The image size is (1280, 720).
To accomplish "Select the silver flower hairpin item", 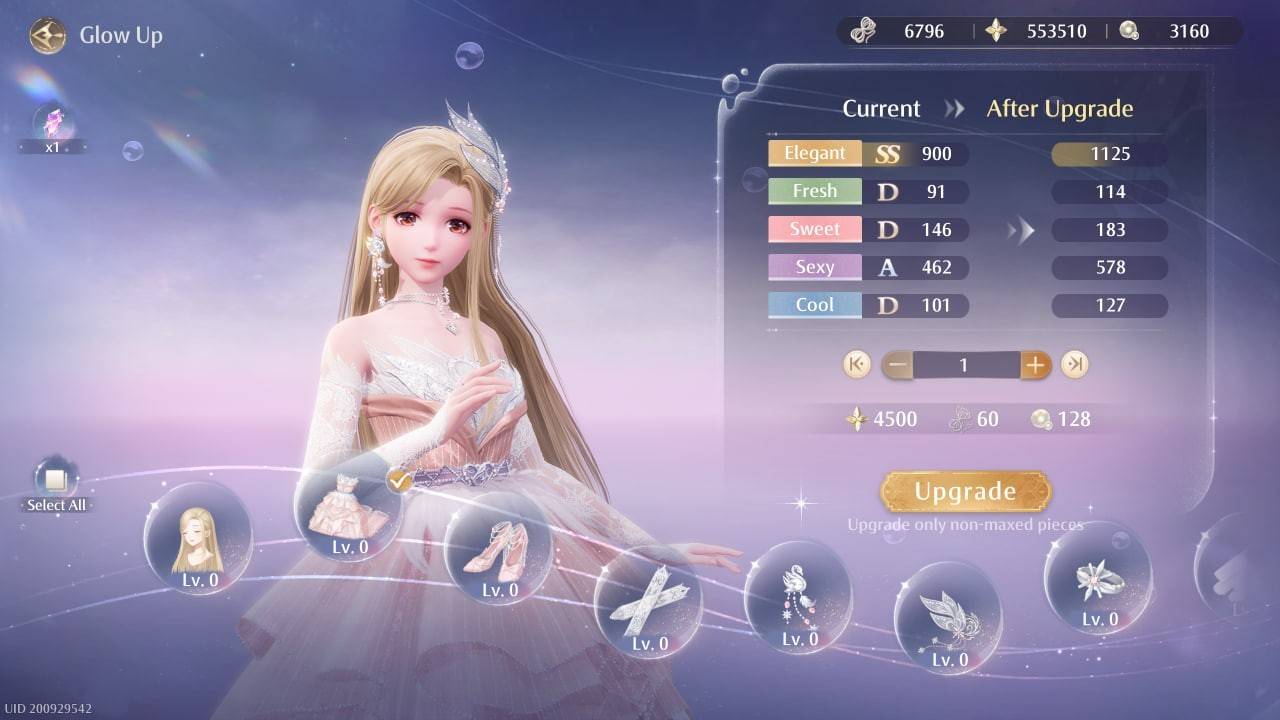I will click(x=1097, y=580).
